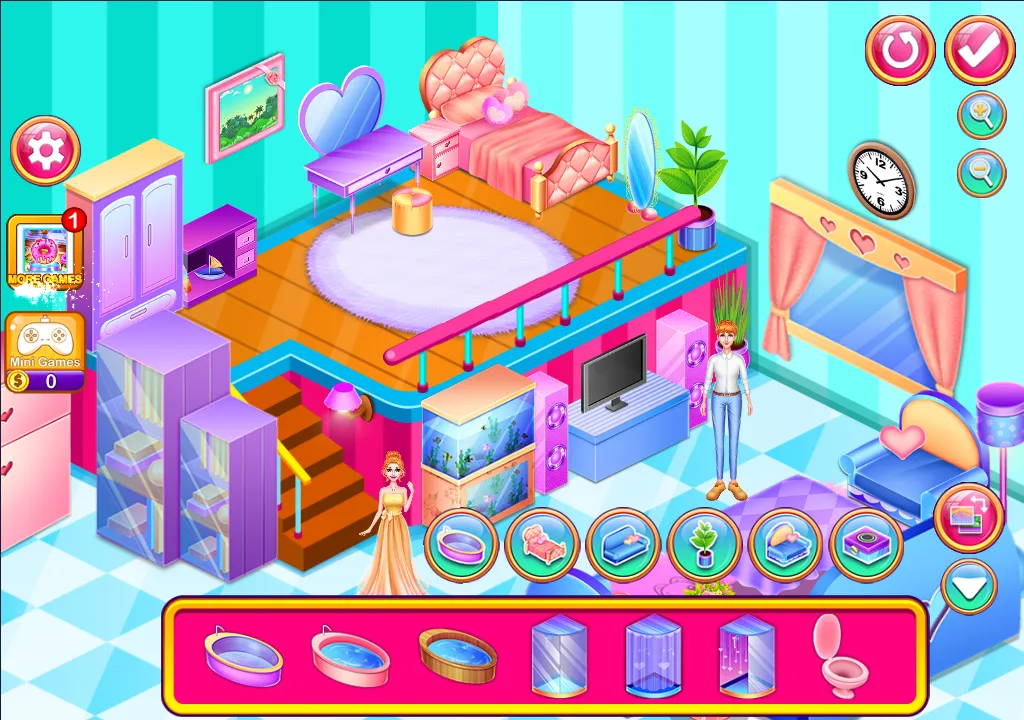Image resolution: width=1024 pixels, height=720 pixels.
Task: Open the Mini Games button
Action: [45, 351]
